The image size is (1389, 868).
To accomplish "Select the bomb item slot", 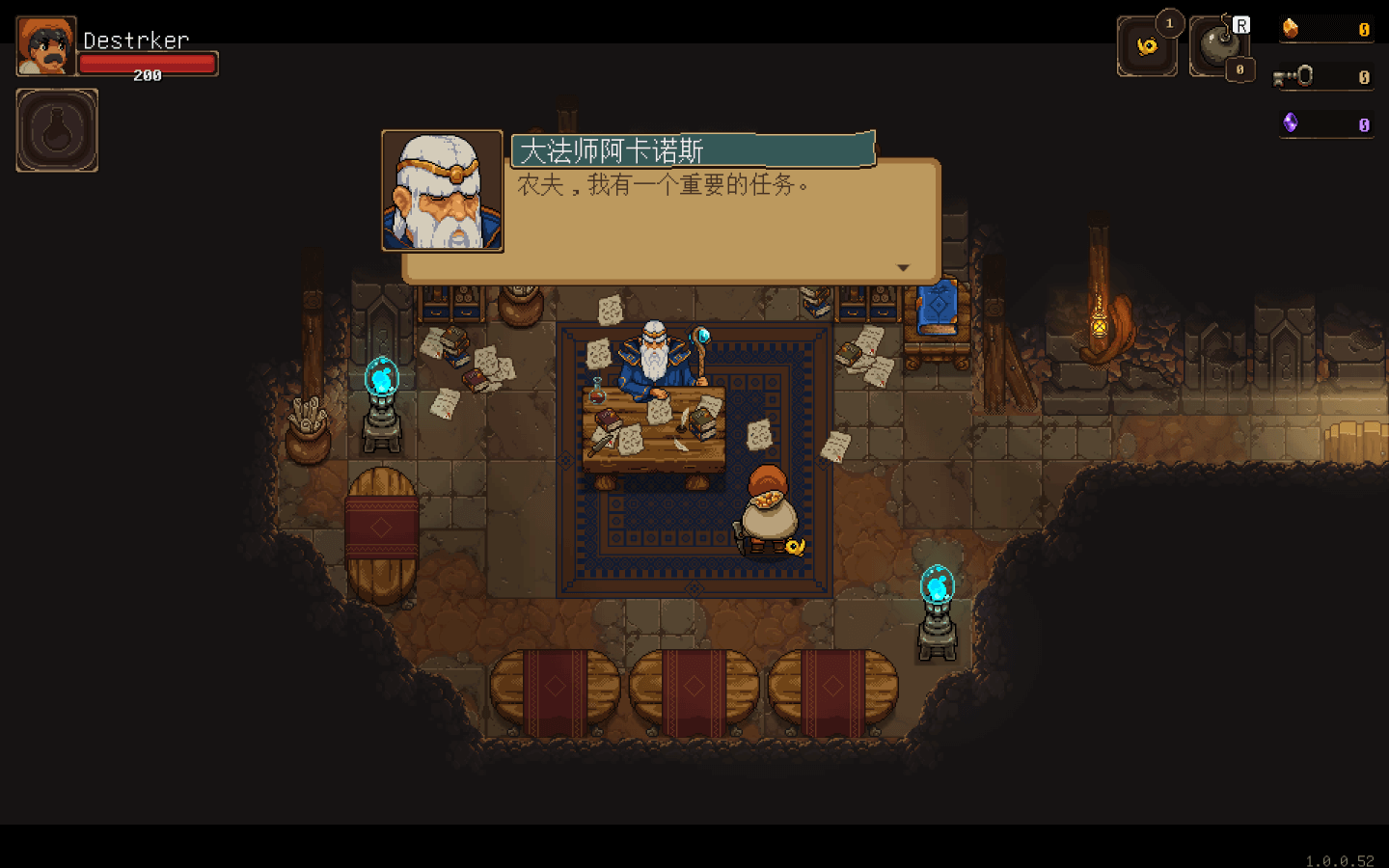I will [x=1218, y=46].
